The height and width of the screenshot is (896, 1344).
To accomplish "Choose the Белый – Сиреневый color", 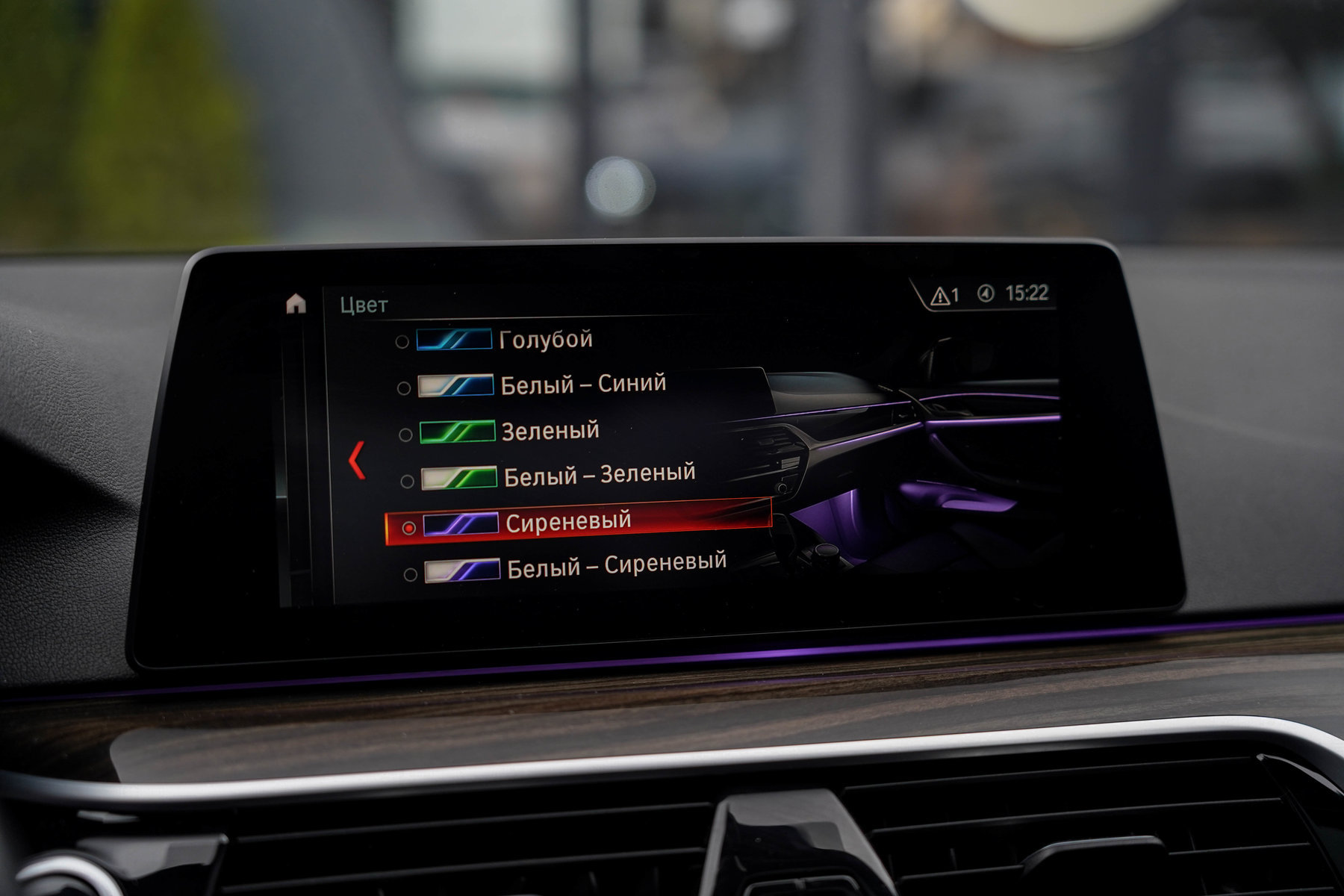I will coord(615,566).
